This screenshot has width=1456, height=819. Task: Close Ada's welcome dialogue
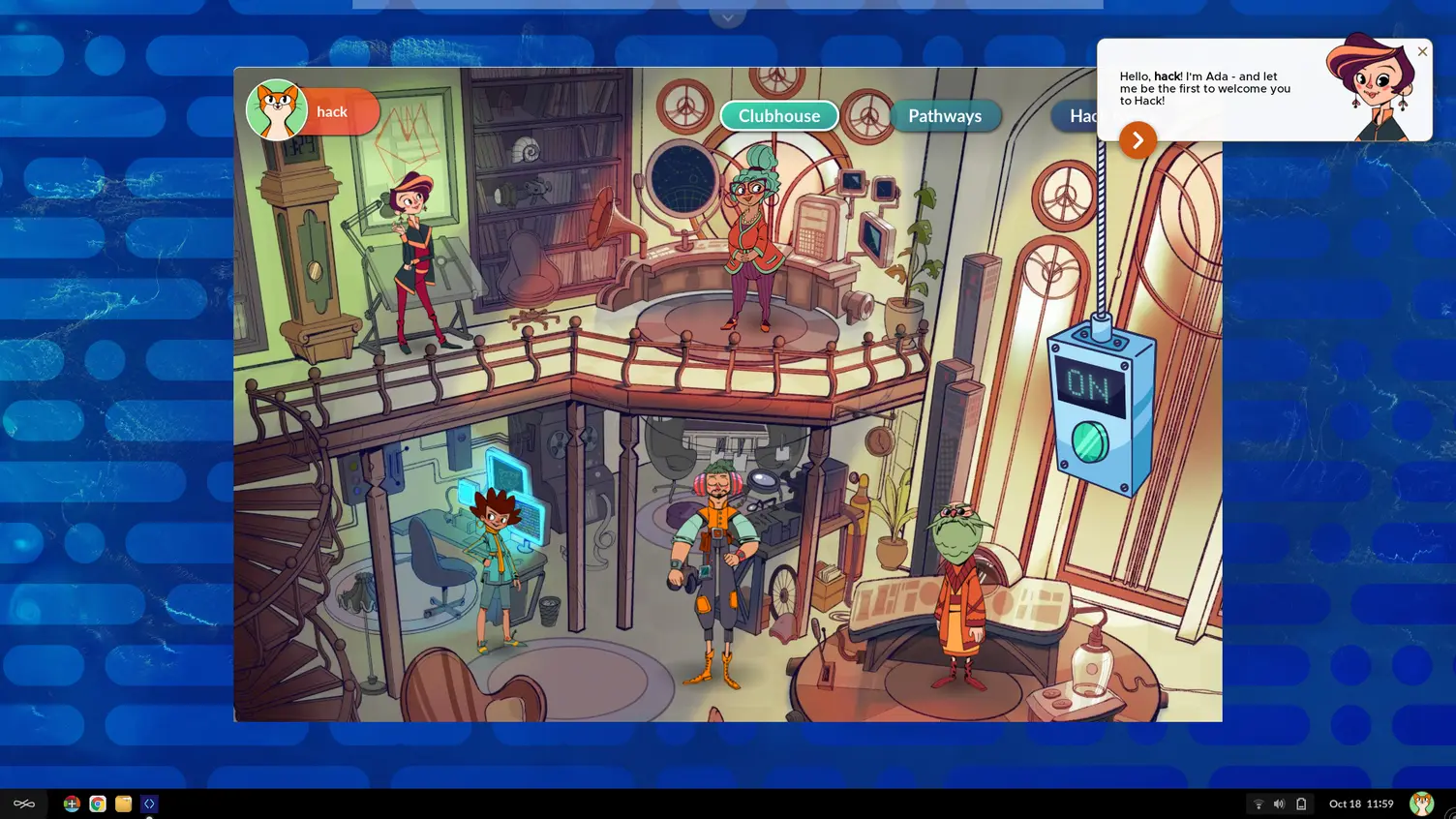1422,51
